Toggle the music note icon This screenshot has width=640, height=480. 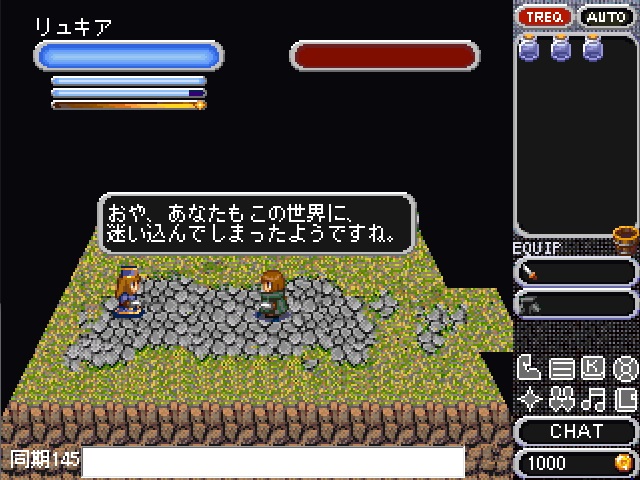[x=593, y=400]
